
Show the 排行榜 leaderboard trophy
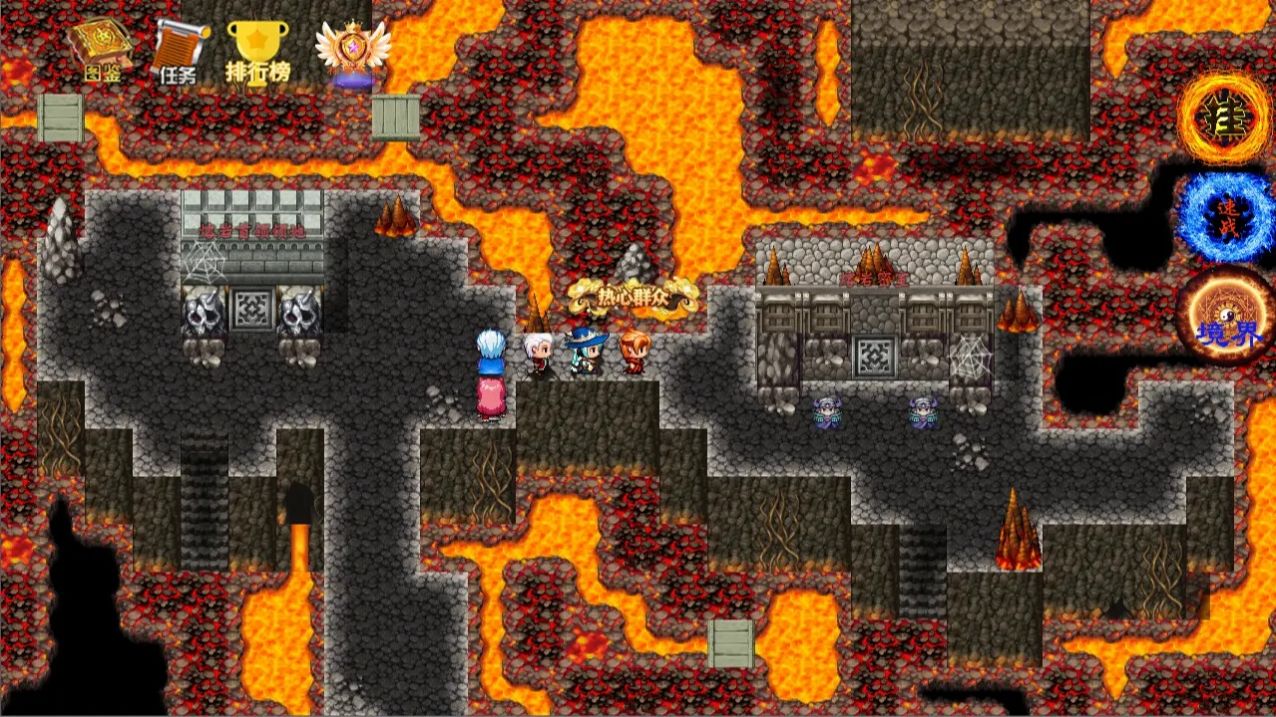pyautogui.click(x=258, y=52)
